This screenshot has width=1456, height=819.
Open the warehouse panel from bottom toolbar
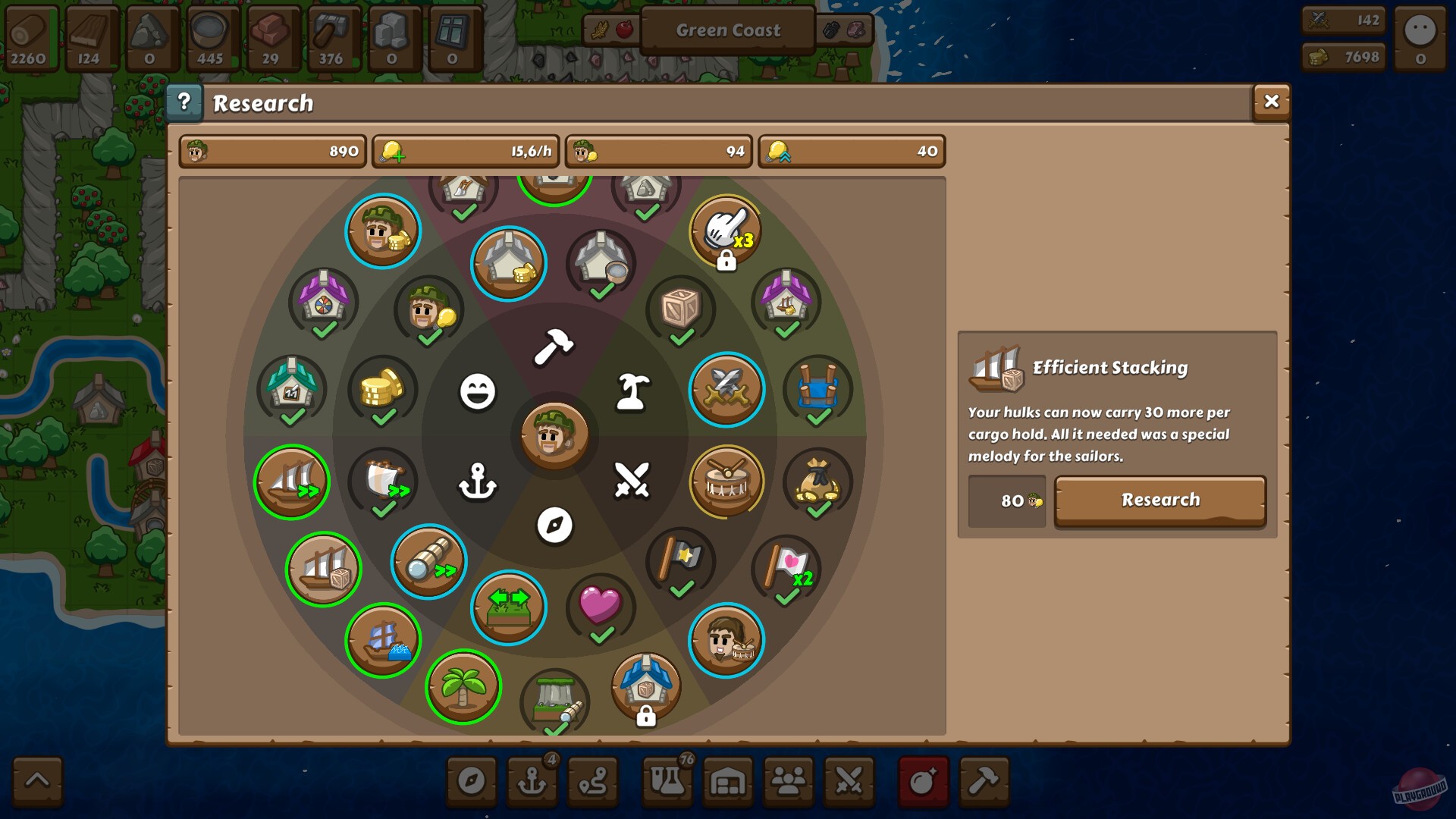(728, 782)
